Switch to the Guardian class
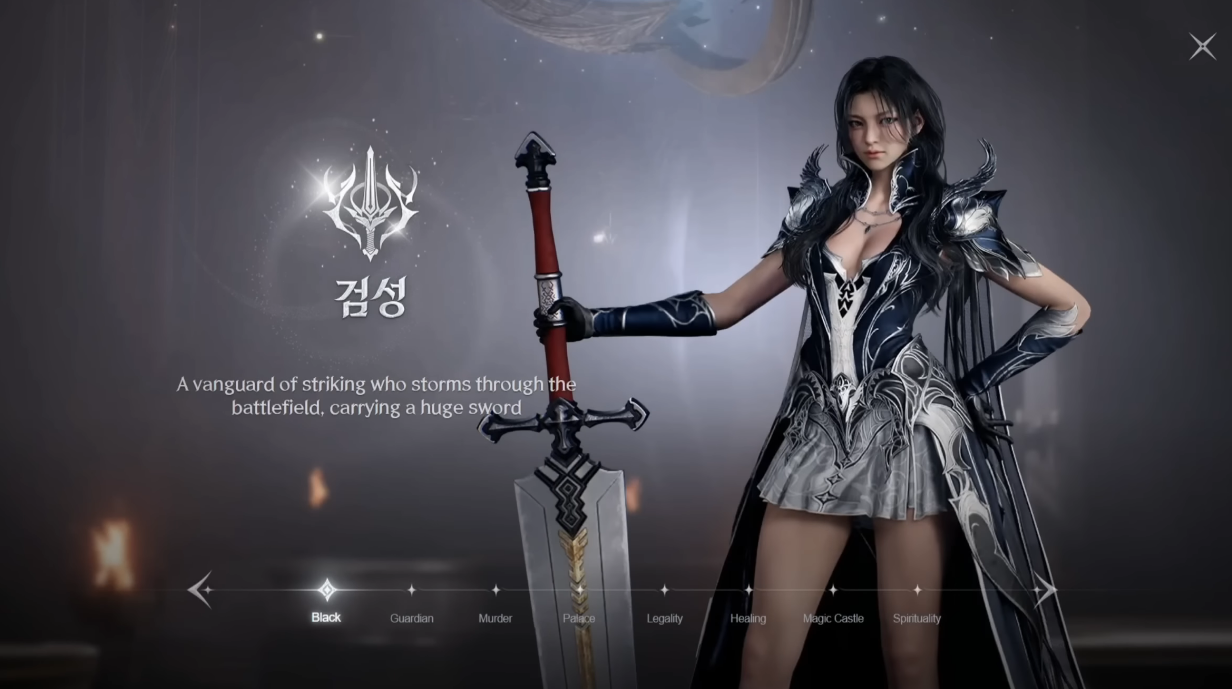 [x=411, y=604]
